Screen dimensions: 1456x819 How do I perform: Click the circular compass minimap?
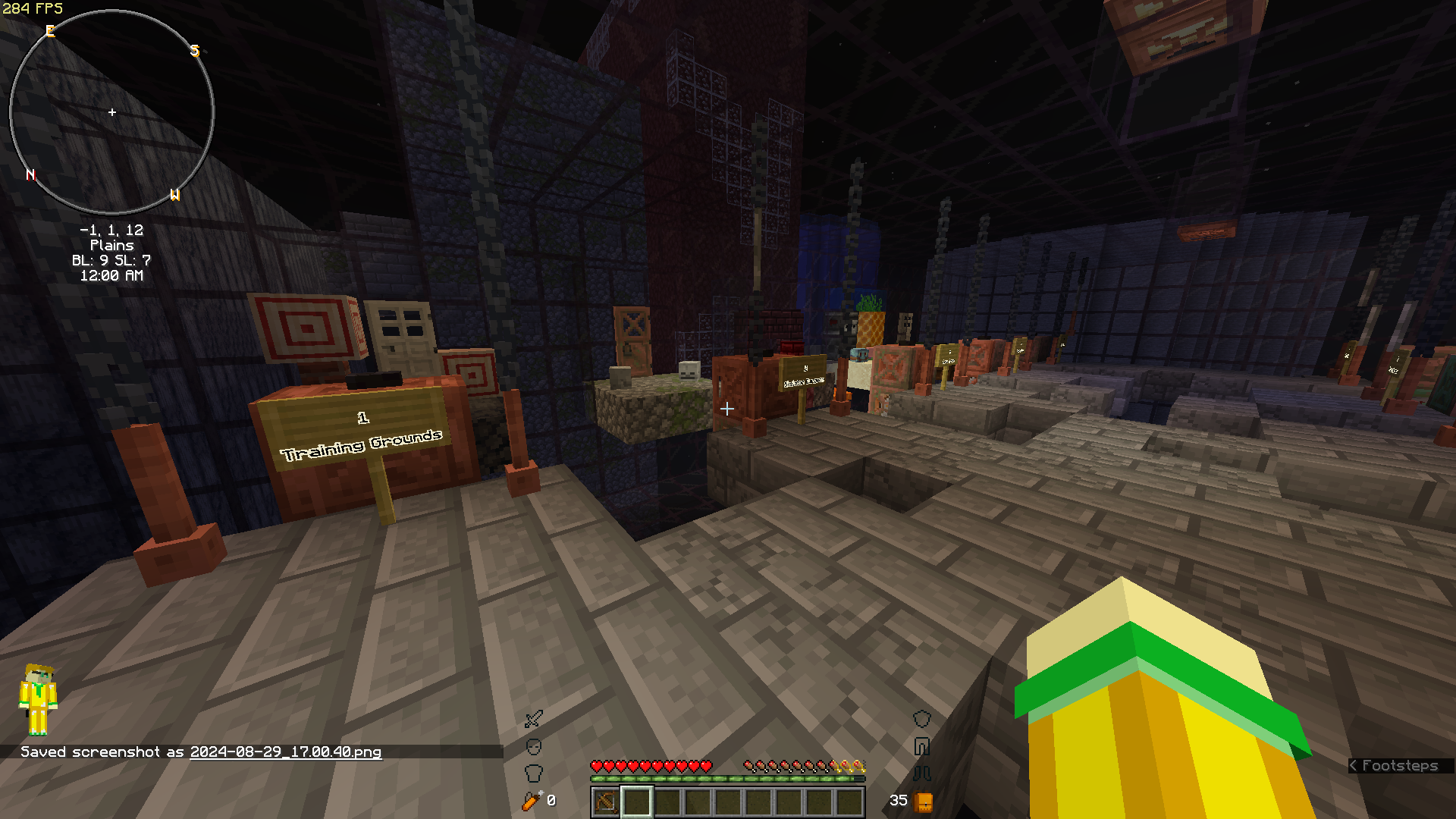click(112, 112)
